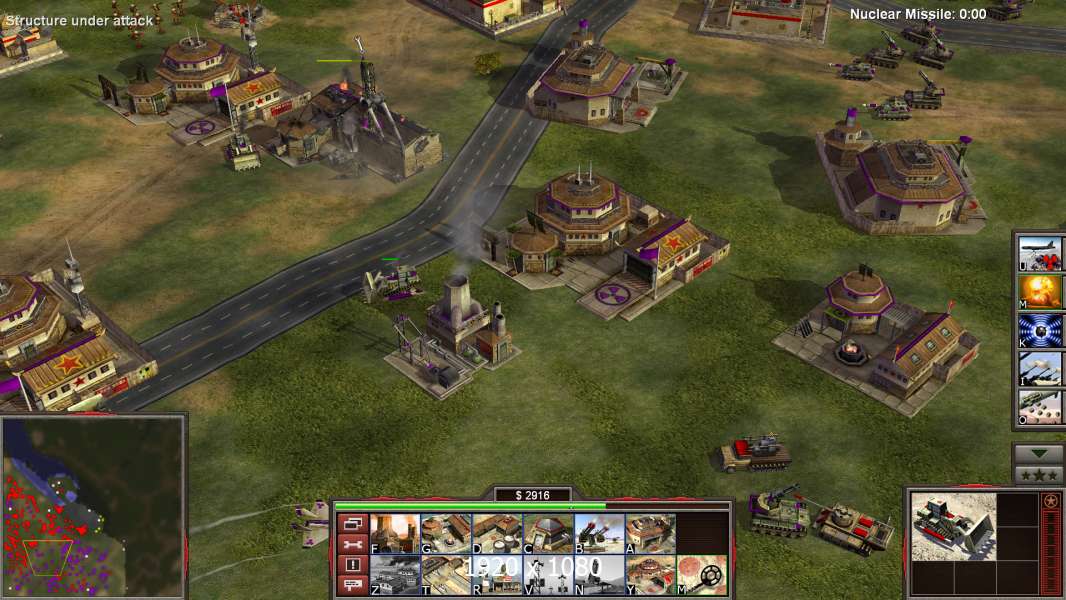1066x600 pixels.
Task: Place a beacon with the exclamation button
Action: click(351, 565)
